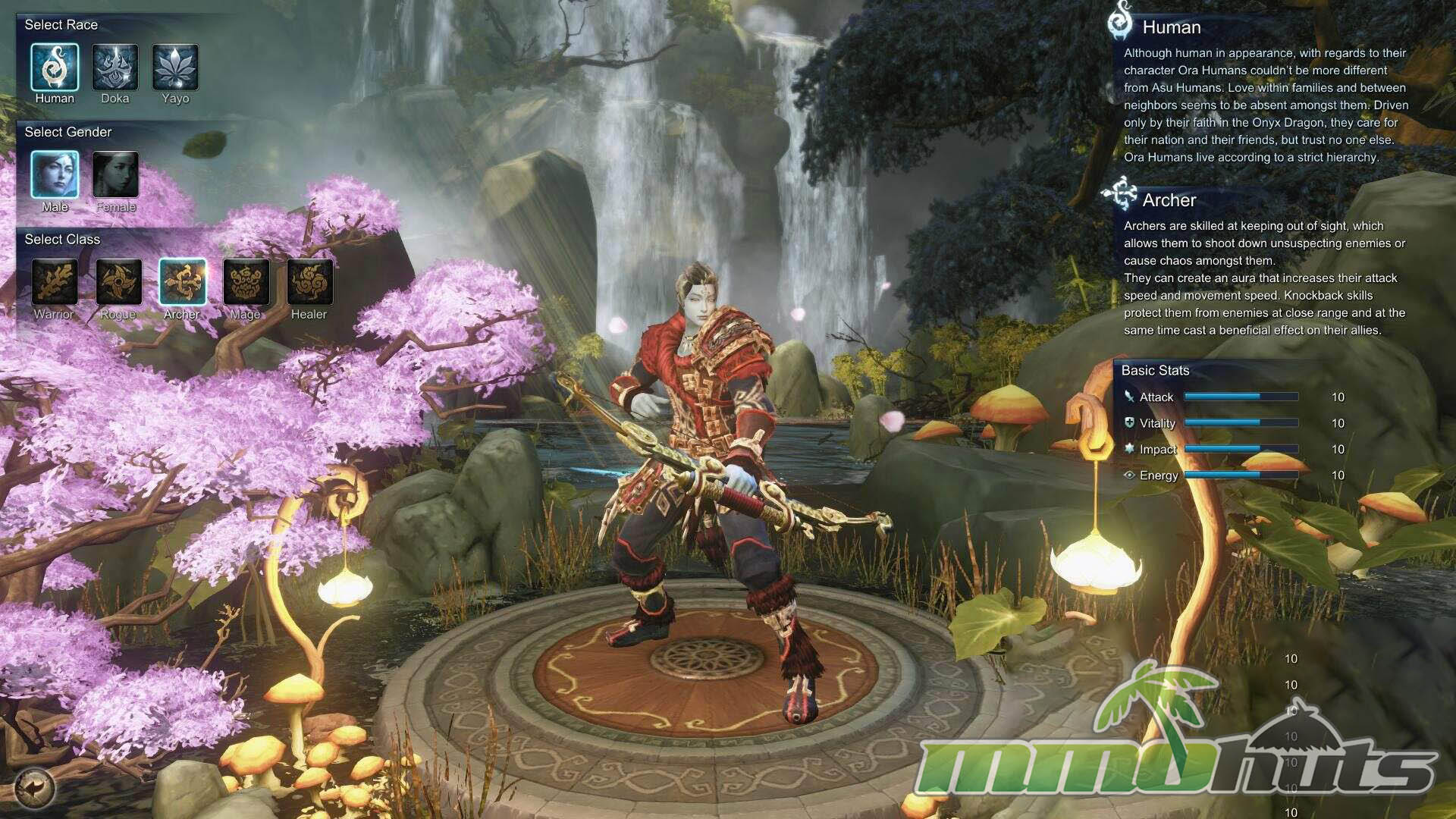Viewport: 1456px width, 819px height.
Task: Switch to the Female gender portrait
Action: click(x=115, y=174)
